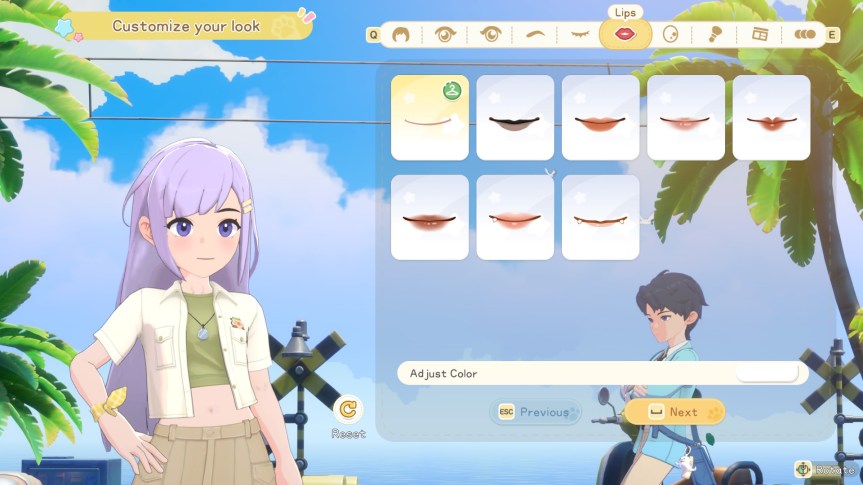Pick the peach lips with one fang
Screen dimensions: 863x485
pyautogui.click(x=515, y=217)
